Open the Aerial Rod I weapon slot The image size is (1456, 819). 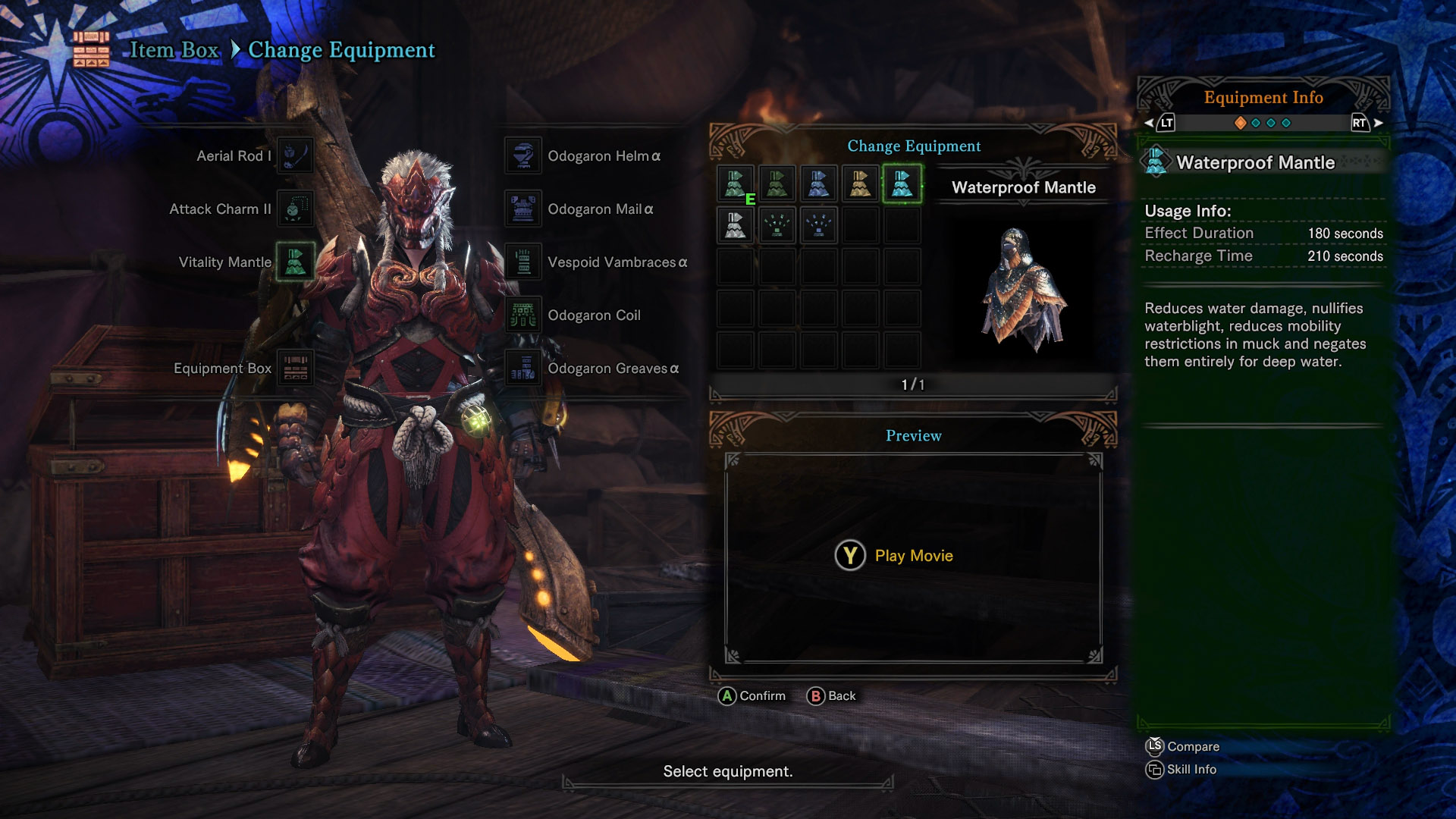pos(295,155)
